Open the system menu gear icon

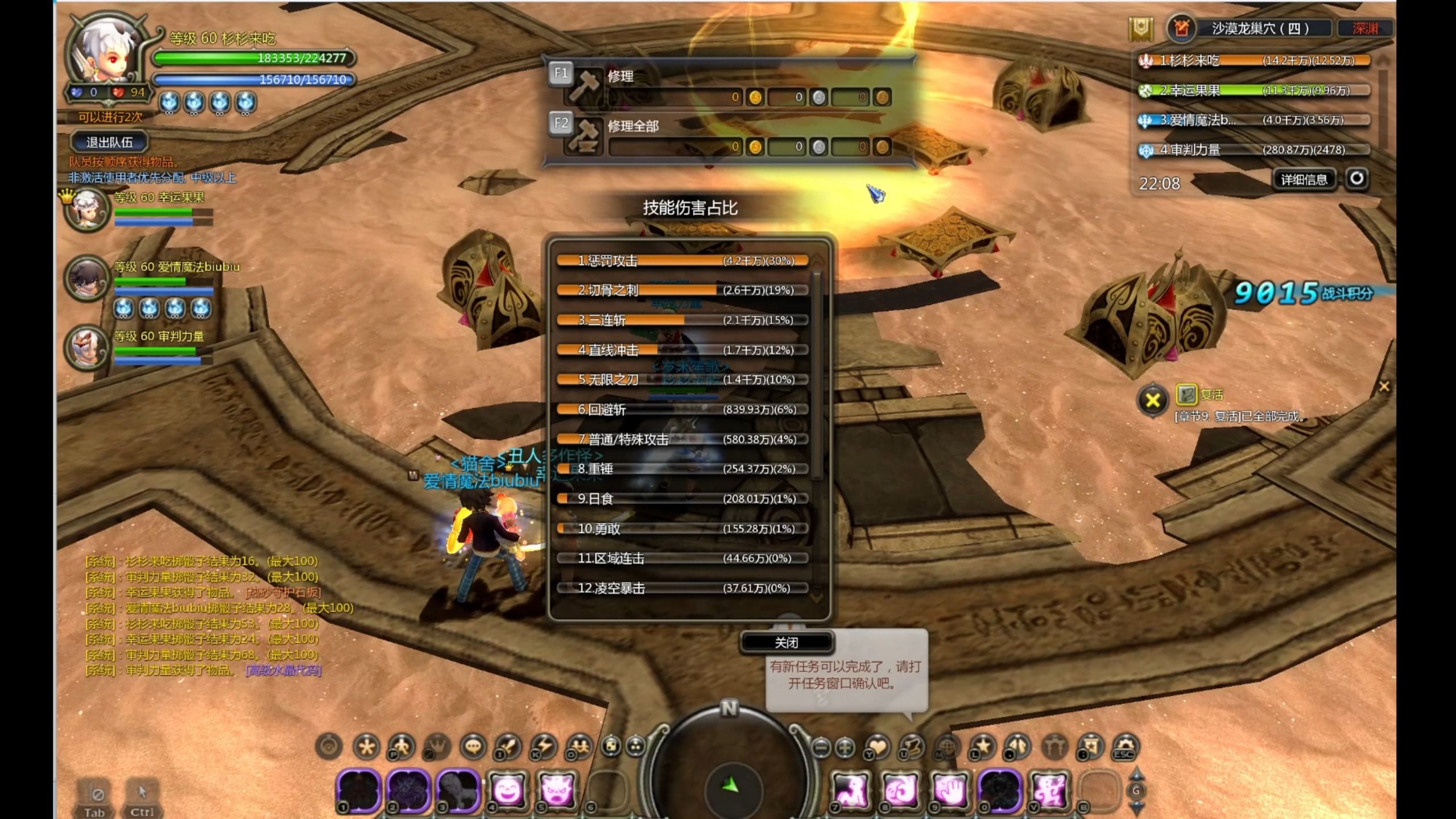1124,747
